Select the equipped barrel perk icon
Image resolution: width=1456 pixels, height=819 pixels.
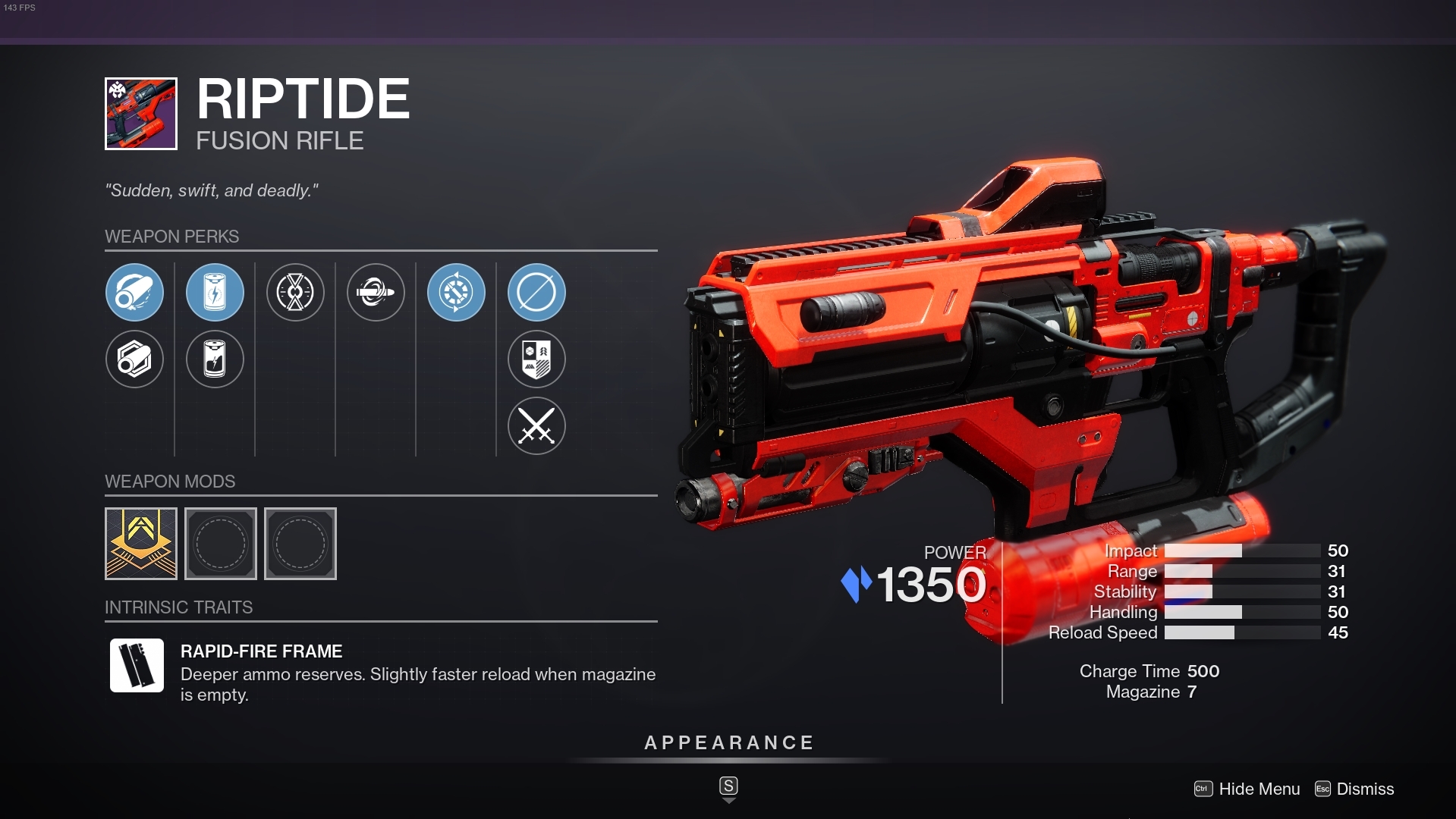point(135,292)
